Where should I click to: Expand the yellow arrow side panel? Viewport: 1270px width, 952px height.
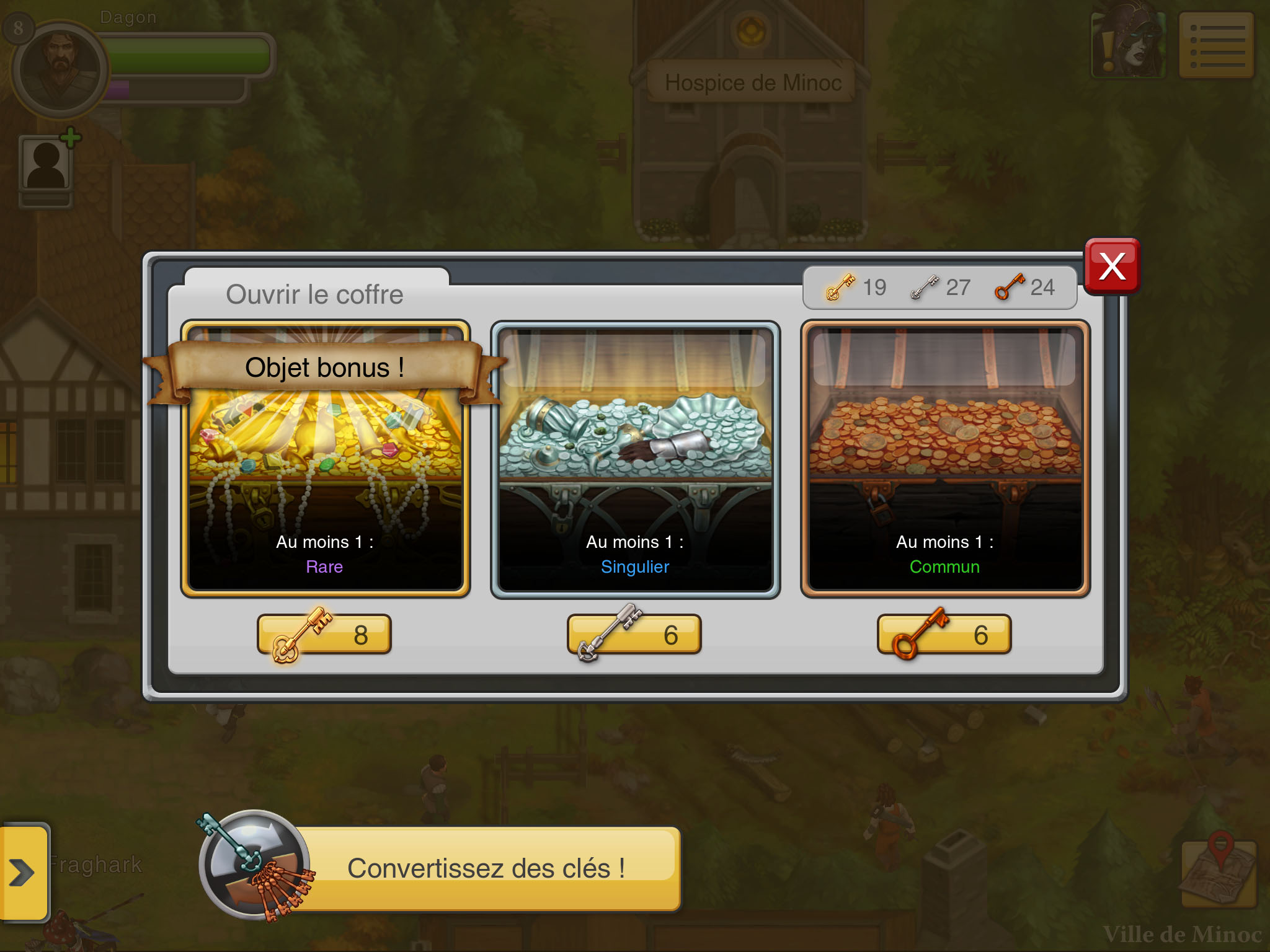[23, 873]
